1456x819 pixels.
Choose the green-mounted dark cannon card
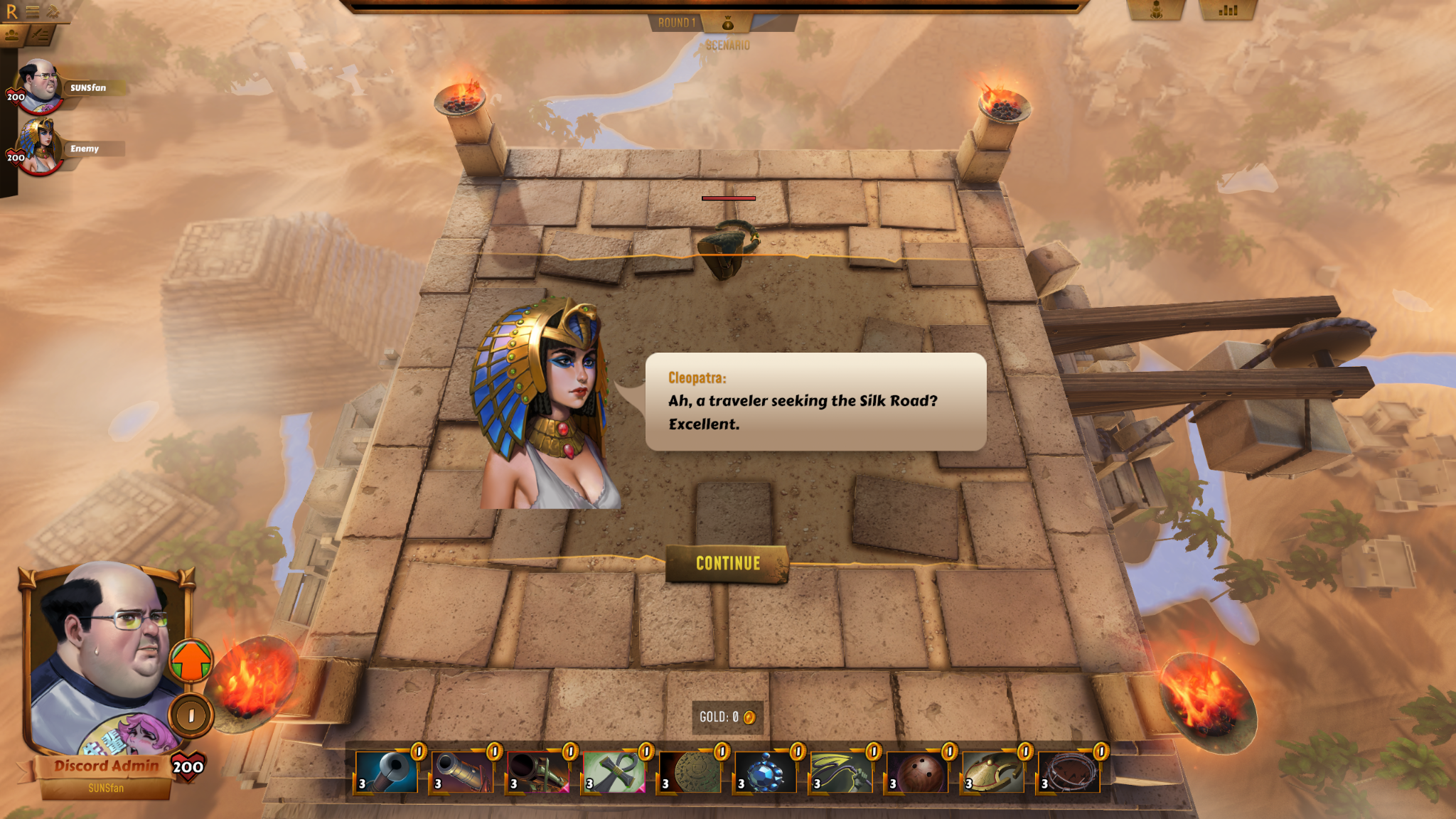pyautogui.click(x=537, y=773)
